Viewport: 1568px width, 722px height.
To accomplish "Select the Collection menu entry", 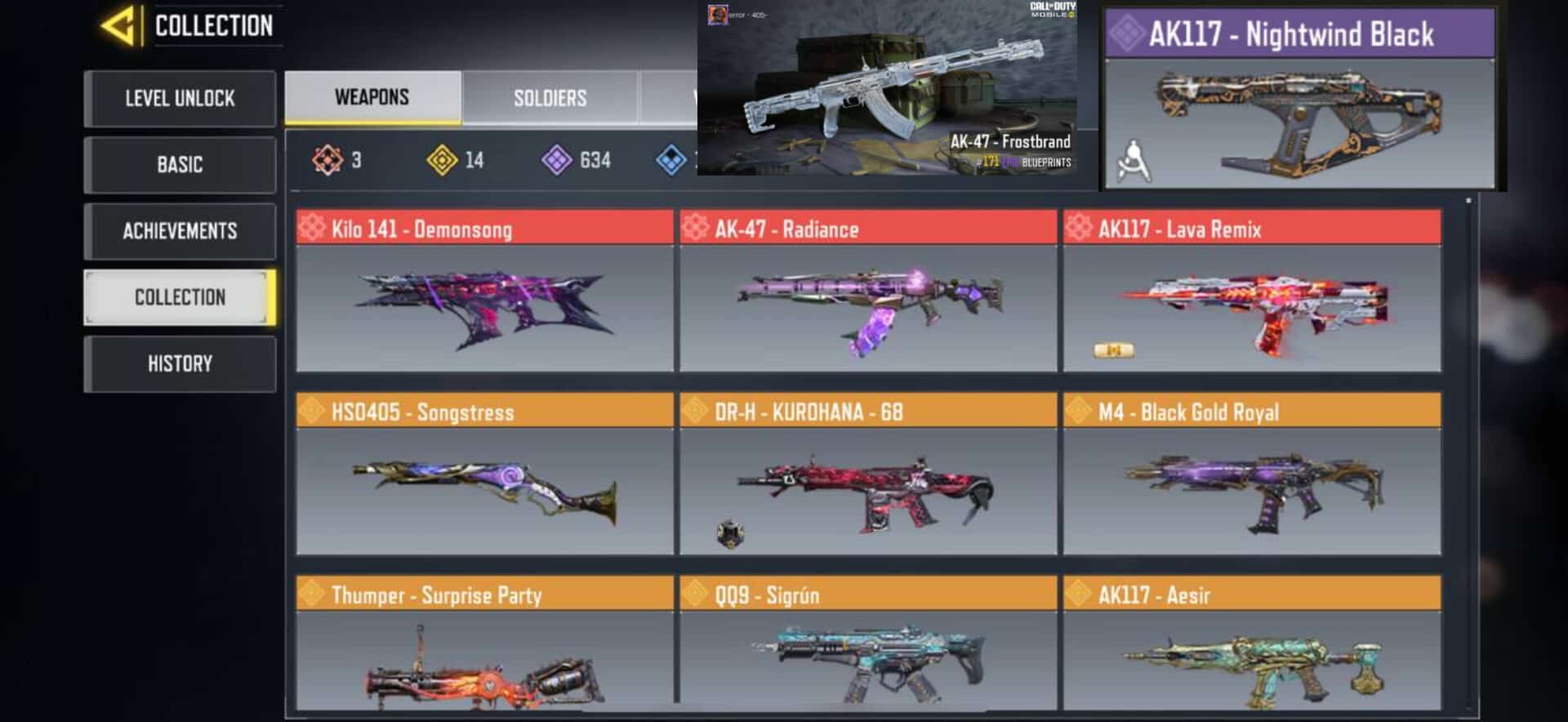I will [x=180, y=297].
